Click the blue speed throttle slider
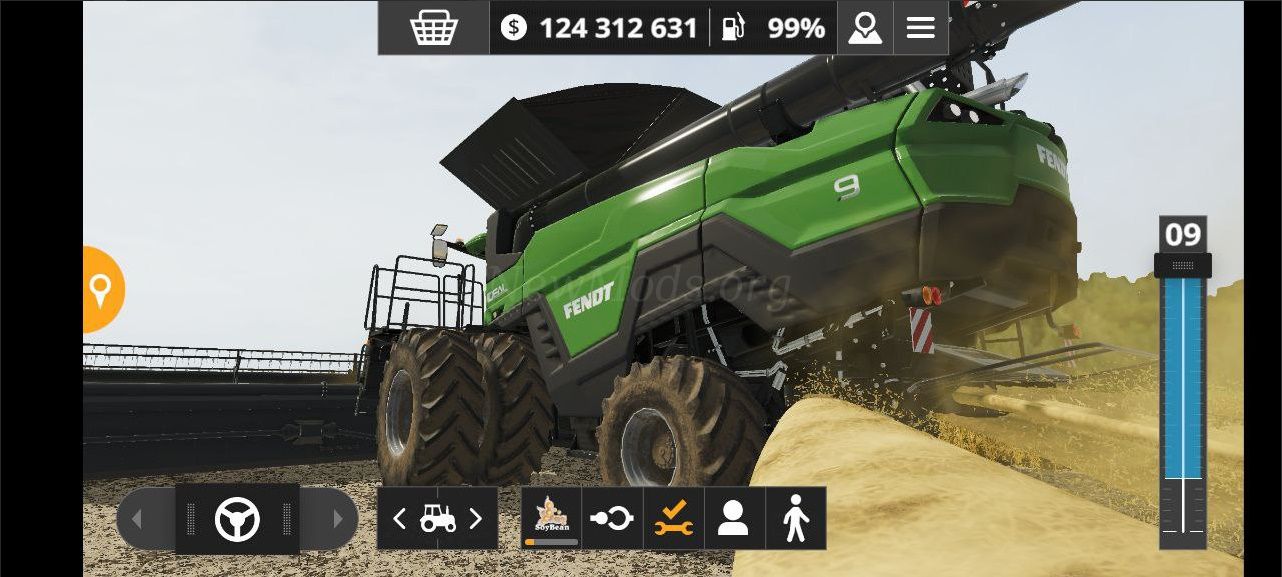This screenshot has height=577, width=1282. (1183, 380)
